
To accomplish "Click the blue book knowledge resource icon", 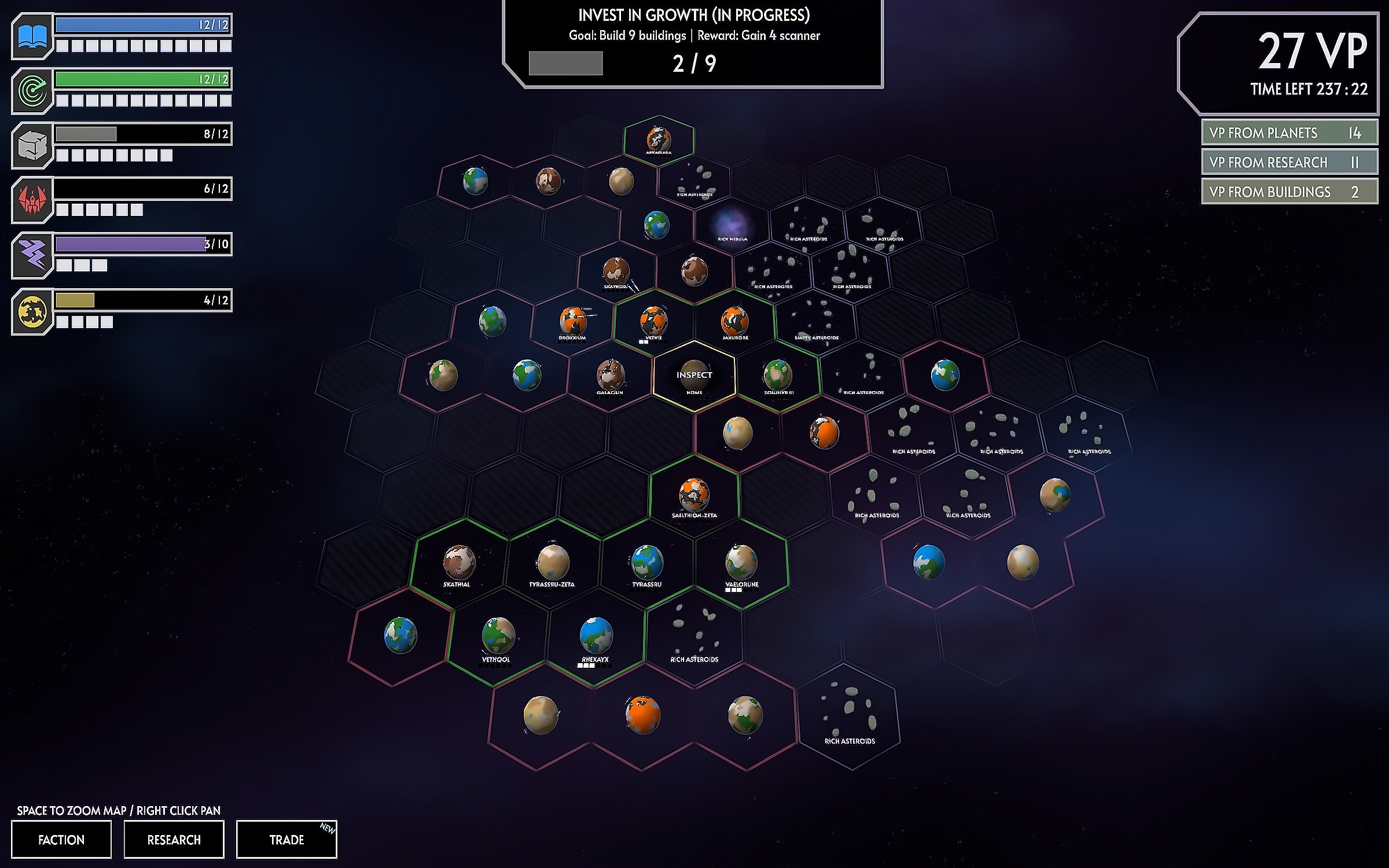I will tap(32, 36).
